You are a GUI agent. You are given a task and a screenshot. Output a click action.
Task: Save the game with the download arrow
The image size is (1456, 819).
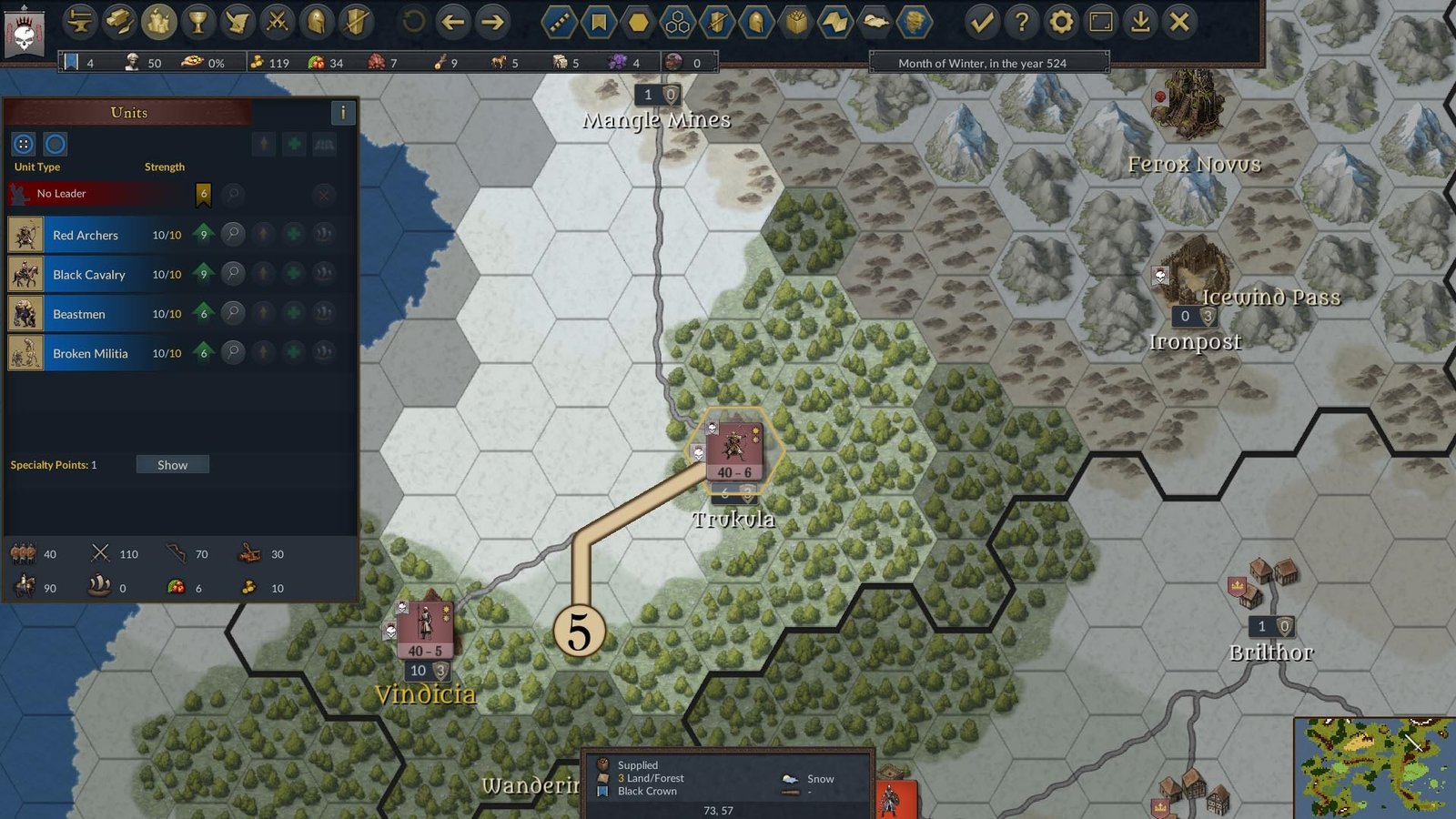point(1140,22)
